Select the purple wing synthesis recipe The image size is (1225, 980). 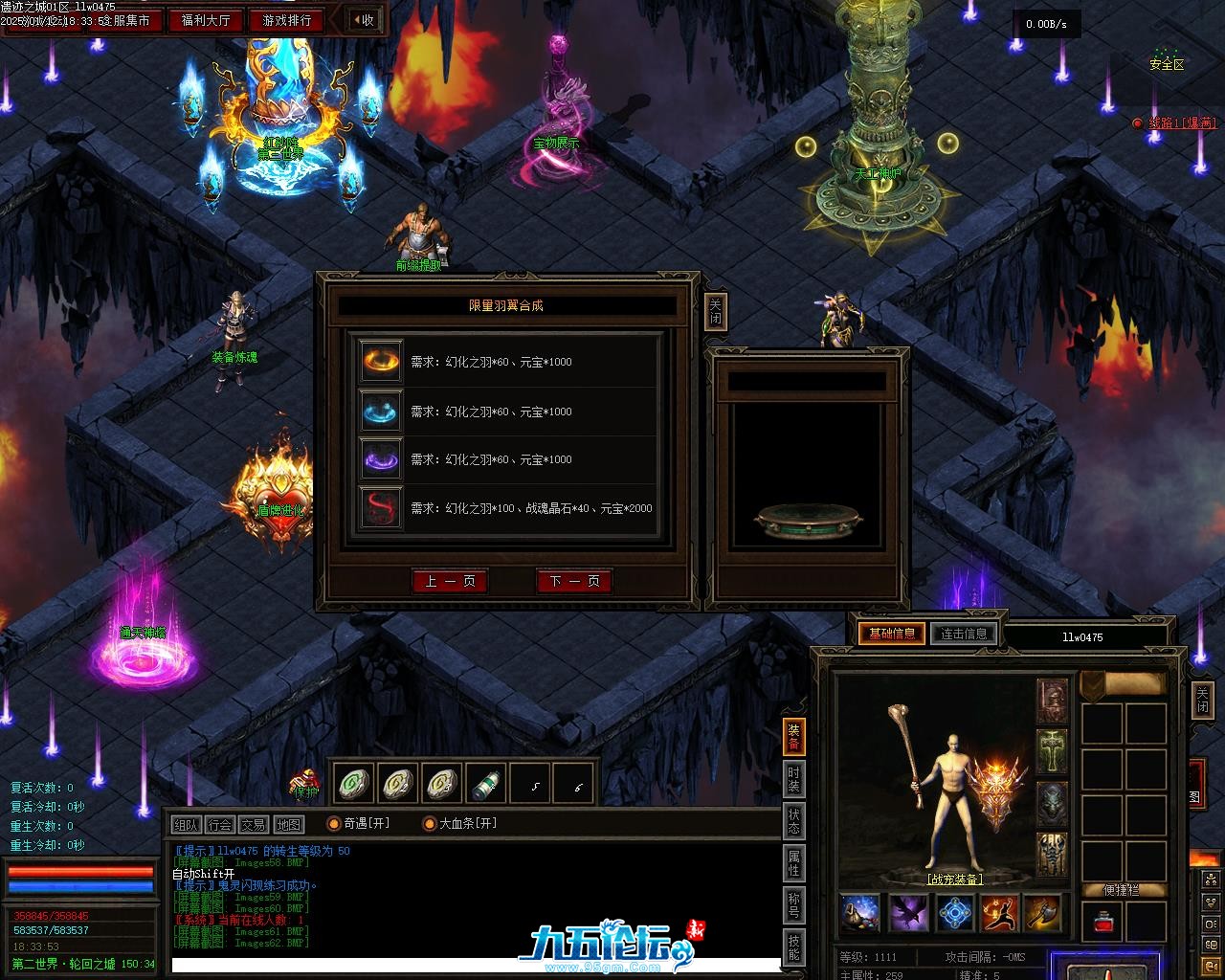[381, 459]
